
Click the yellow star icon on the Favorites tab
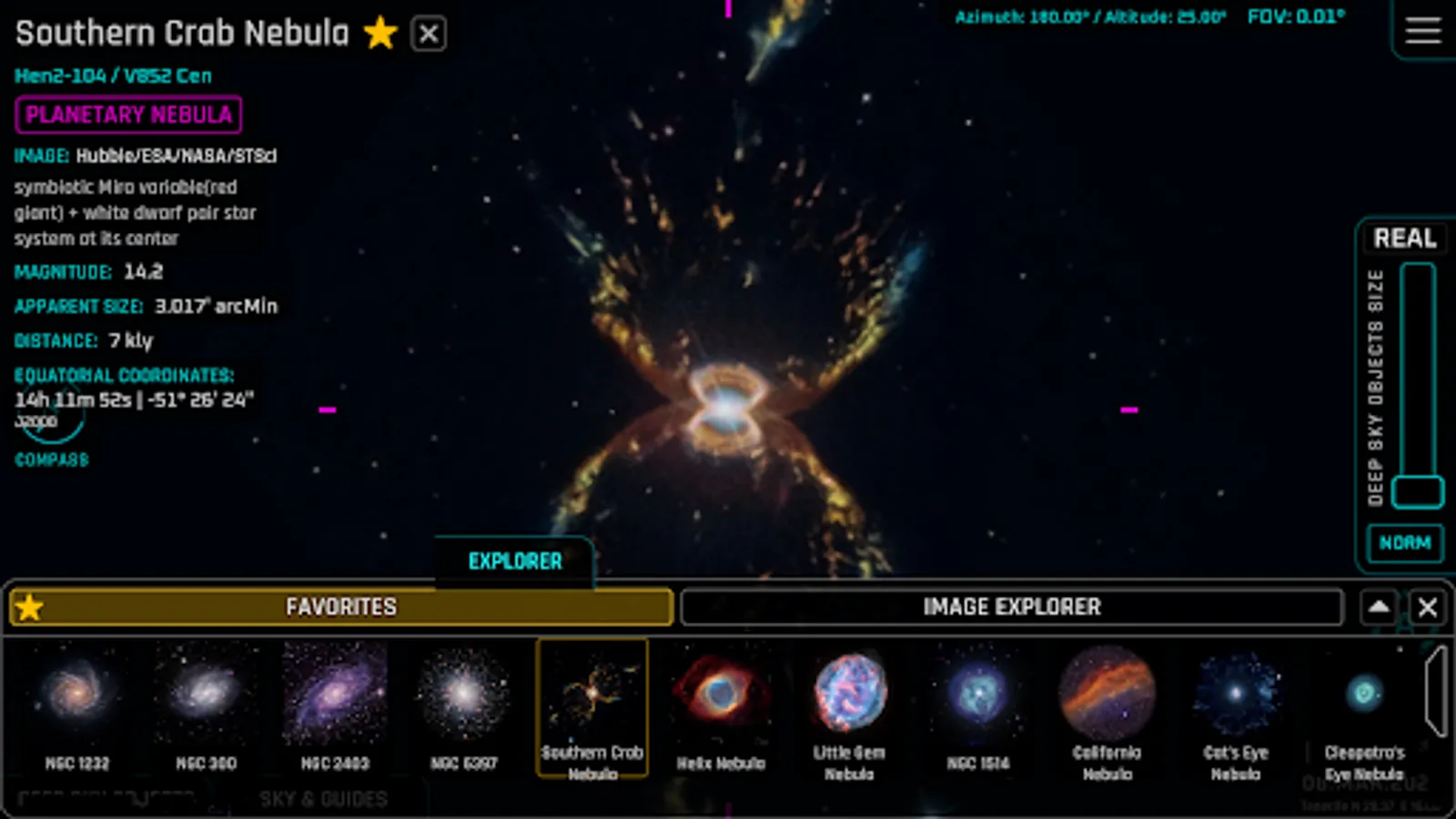pyautogui.click(x=30, y=606)
